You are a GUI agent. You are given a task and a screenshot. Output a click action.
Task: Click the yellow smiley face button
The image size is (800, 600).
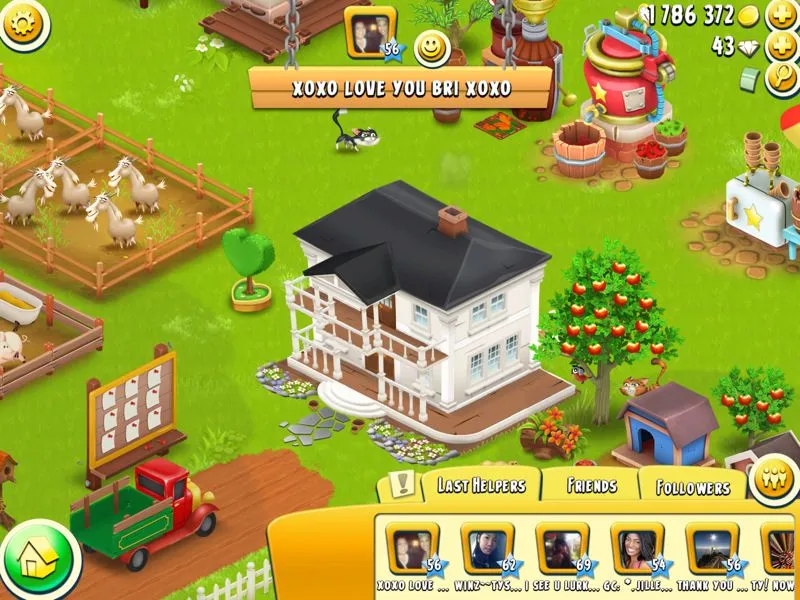tap(432, 47)
